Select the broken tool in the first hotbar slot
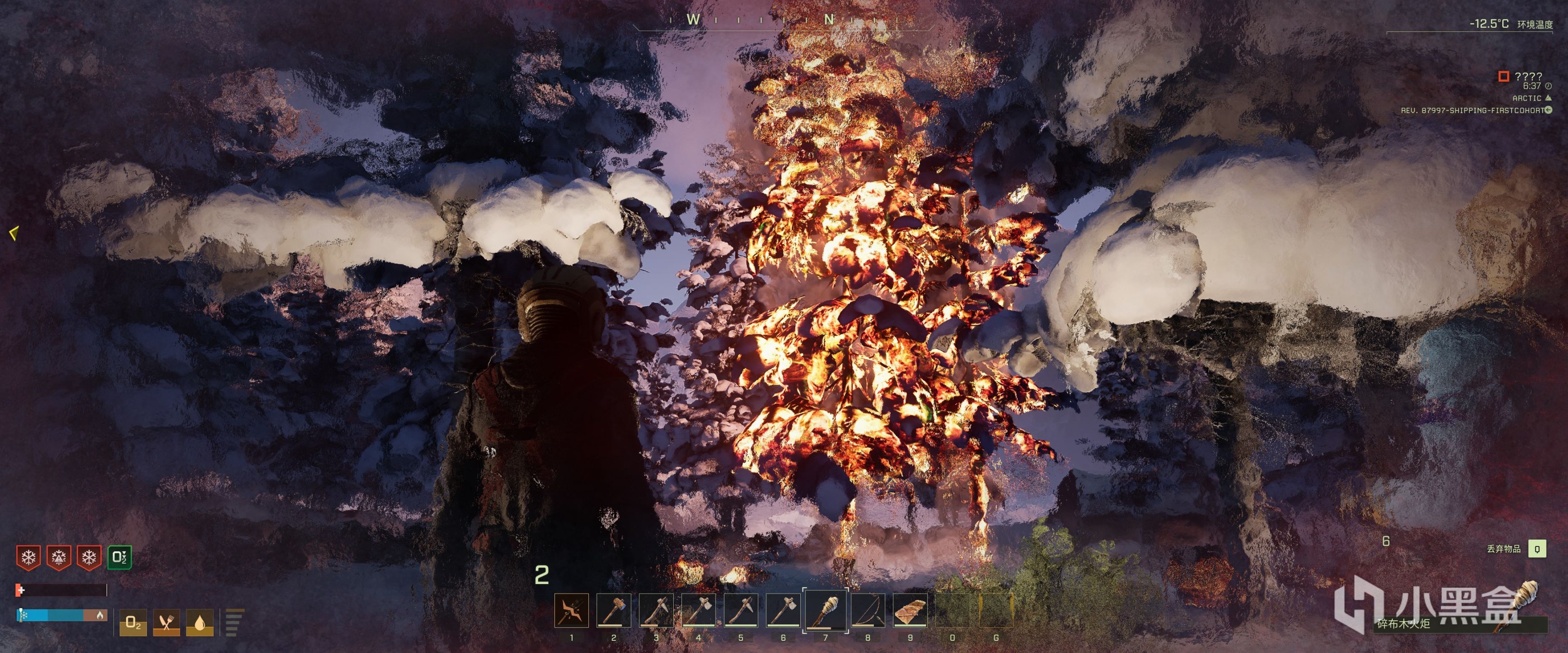 572,610
